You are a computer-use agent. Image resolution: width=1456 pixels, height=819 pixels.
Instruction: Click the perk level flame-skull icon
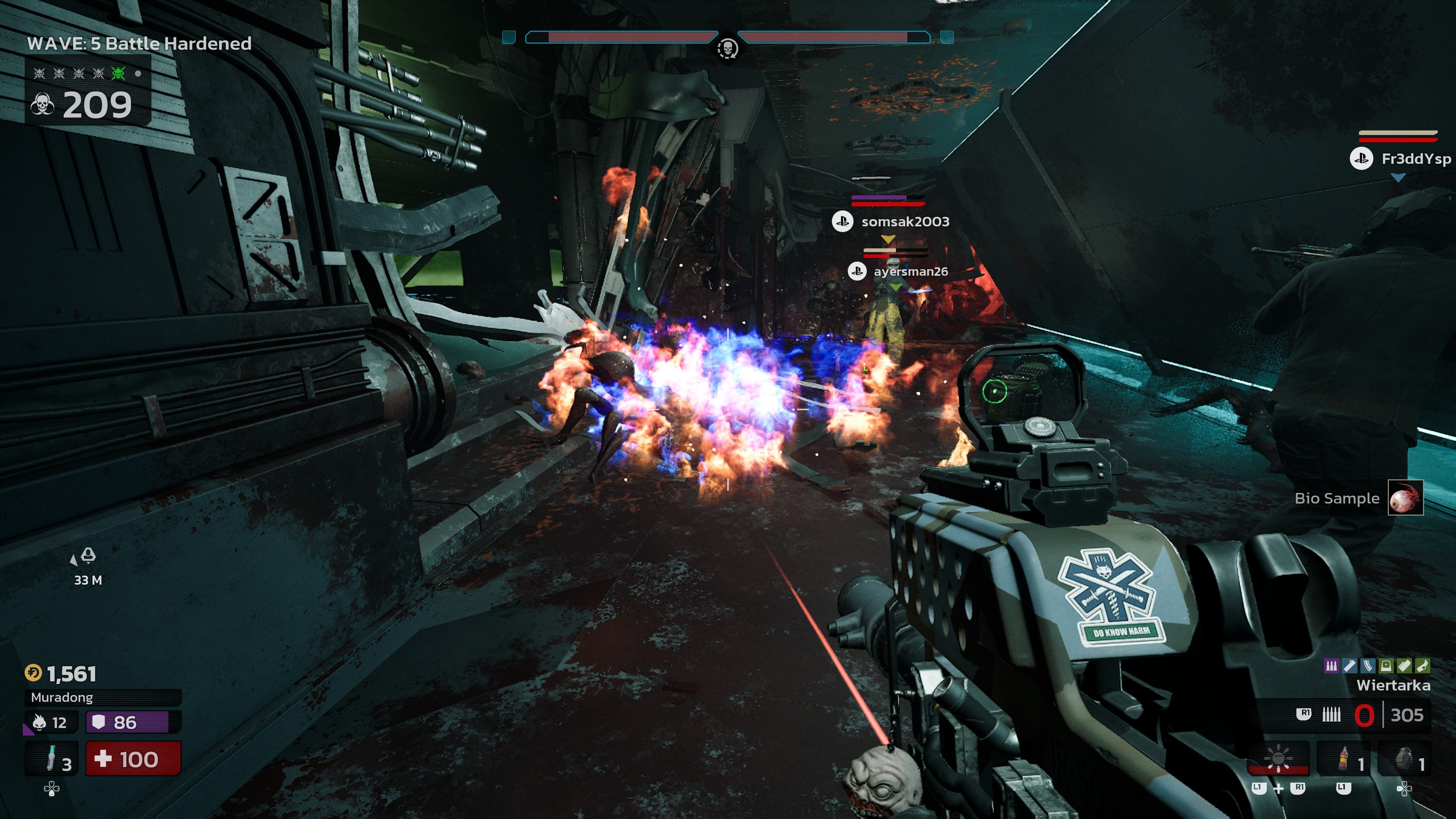[39, 722]
